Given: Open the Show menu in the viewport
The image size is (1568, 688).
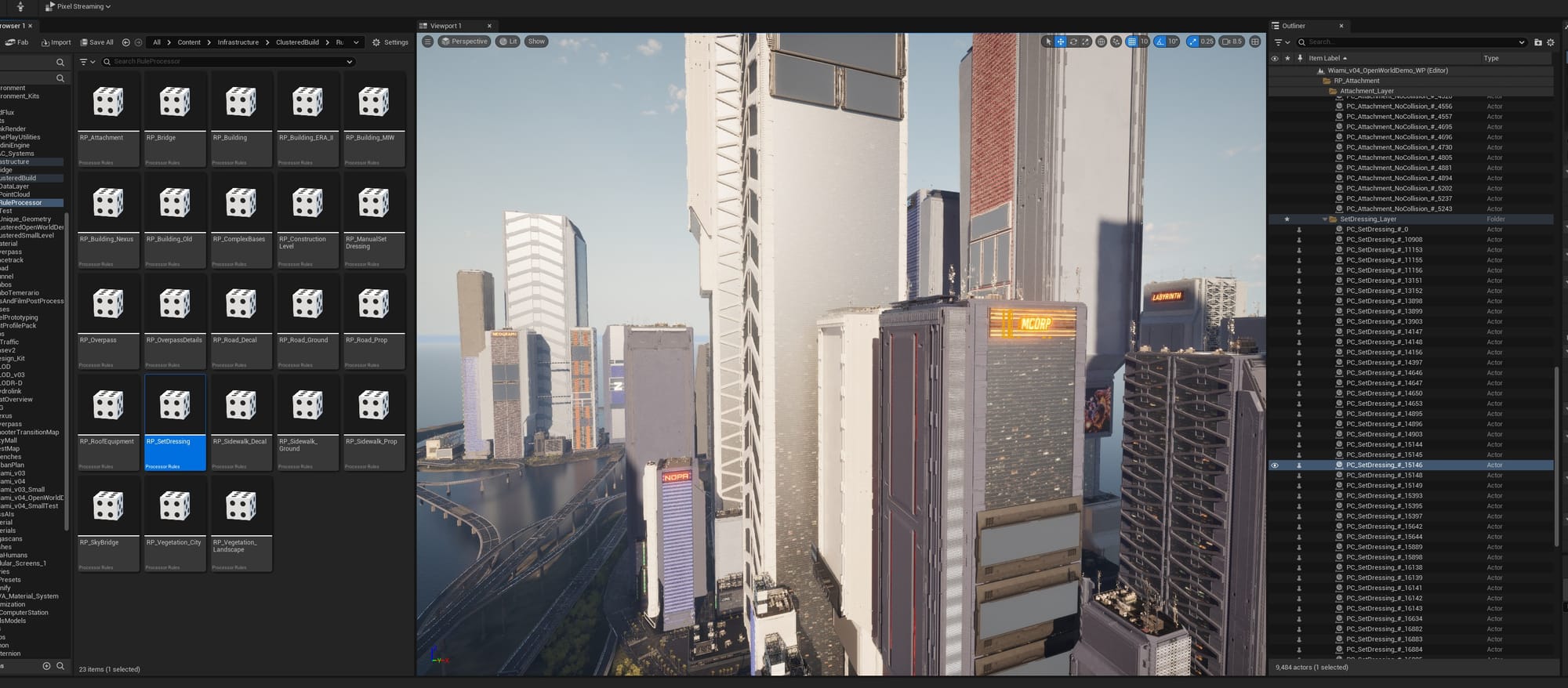Looking at the screenshot, I should point(536,42).
